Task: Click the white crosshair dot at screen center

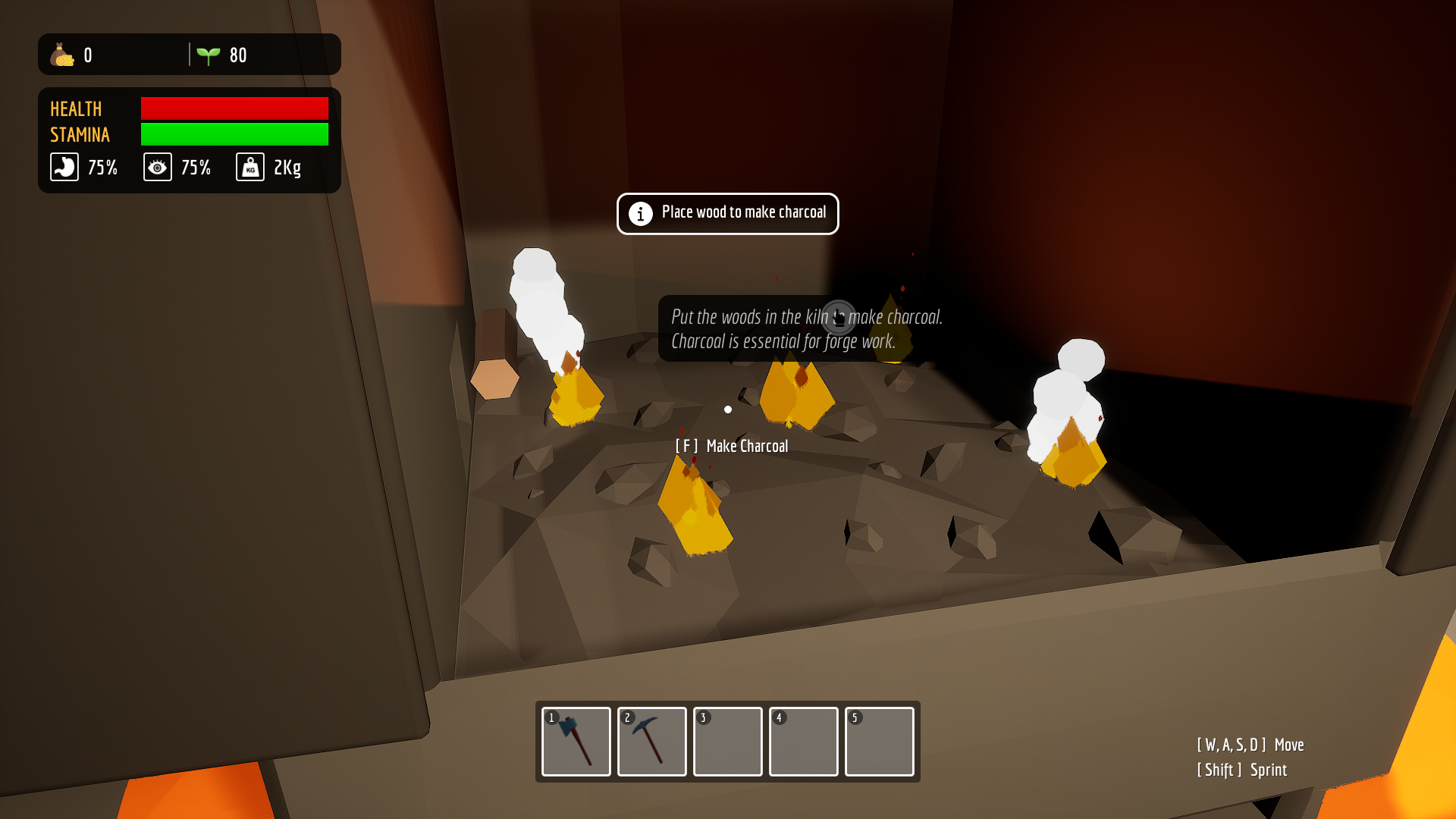Action: point(728,409)
